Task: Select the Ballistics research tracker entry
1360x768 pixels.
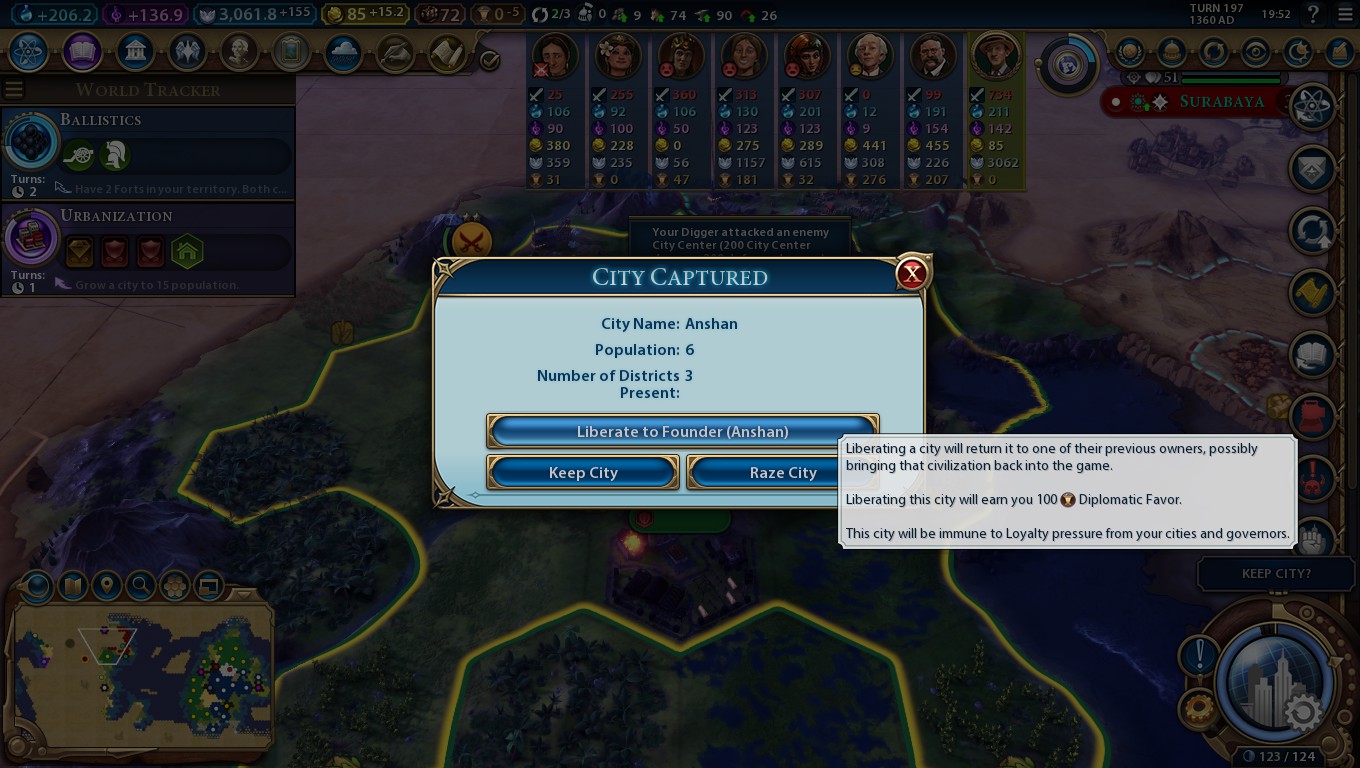Action: pos(148,150)
